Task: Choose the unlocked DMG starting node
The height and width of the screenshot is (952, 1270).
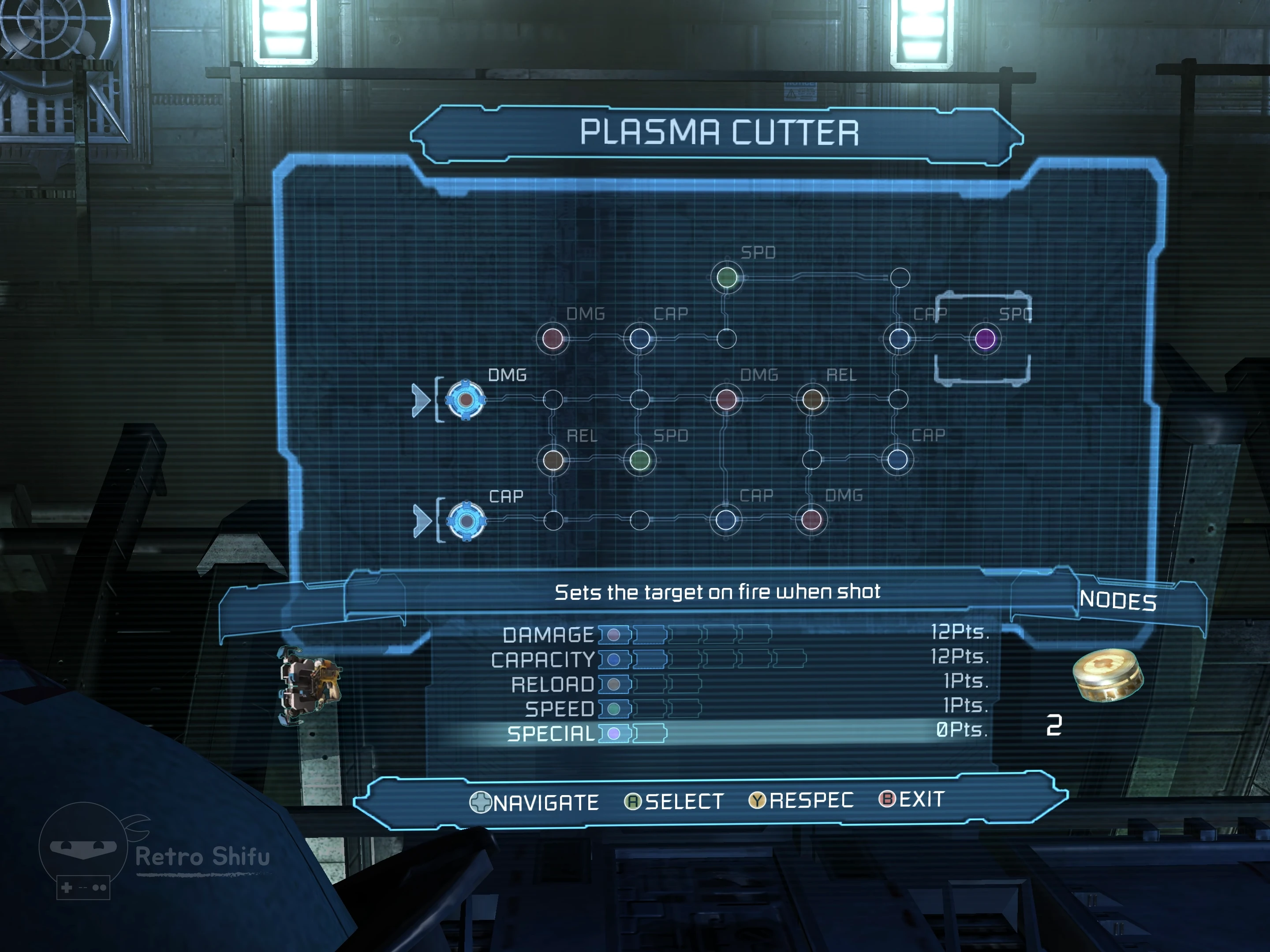Action: point(466,399)
